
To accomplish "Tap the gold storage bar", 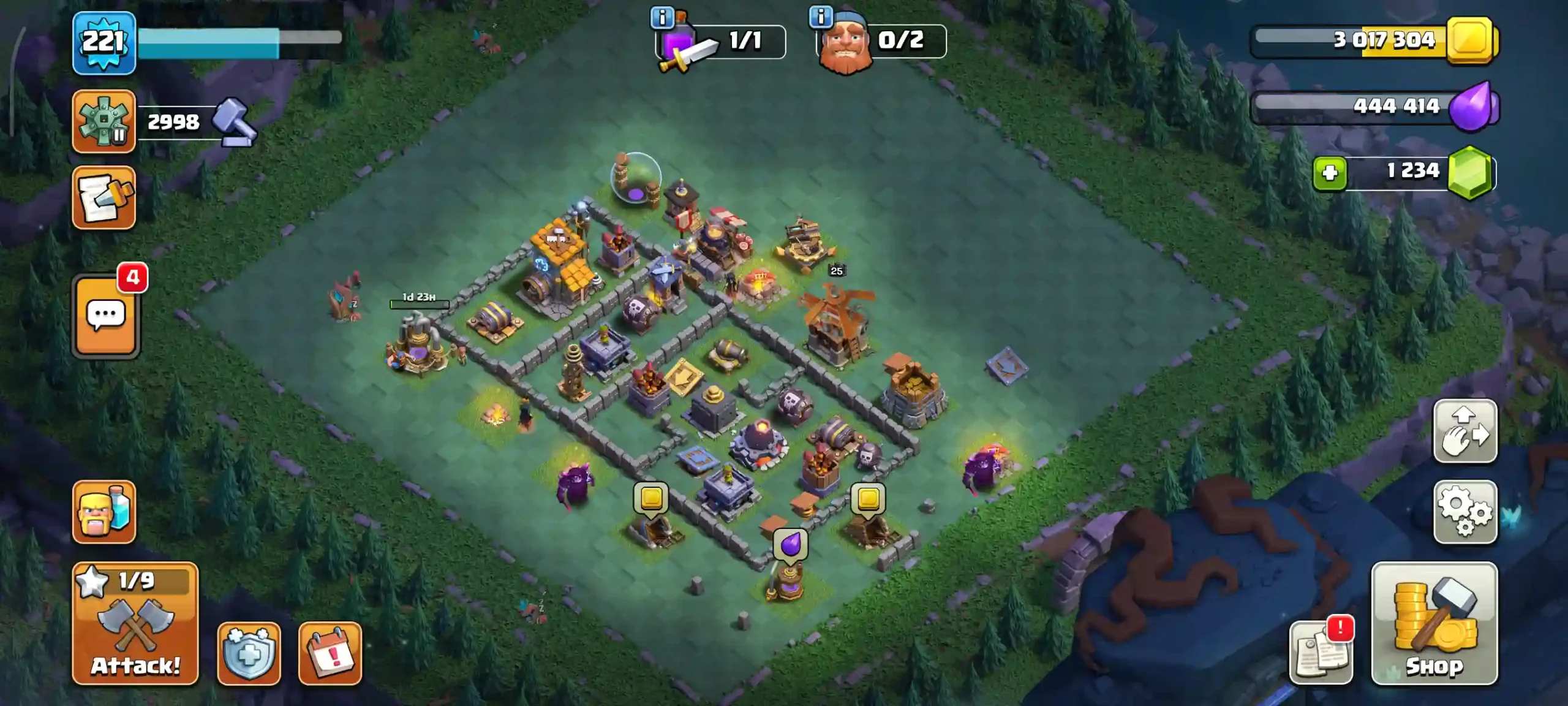I will tap(1372, 40).
